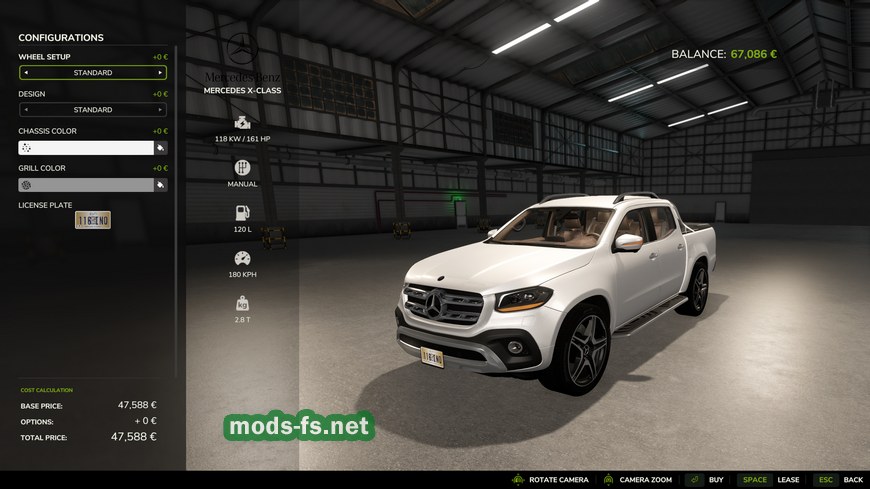Select the next wheel setup option

[x=160, y=73]
